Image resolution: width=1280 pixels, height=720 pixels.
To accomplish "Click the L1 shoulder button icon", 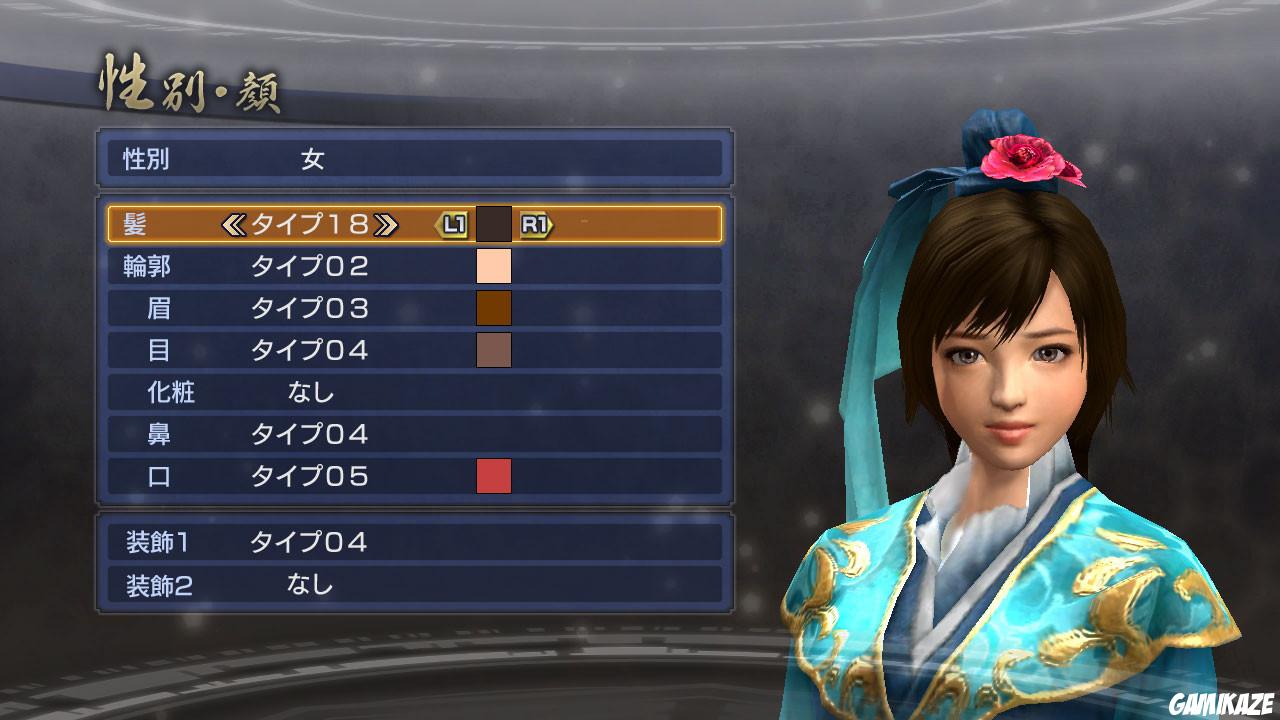I will [x=453, y=225].
